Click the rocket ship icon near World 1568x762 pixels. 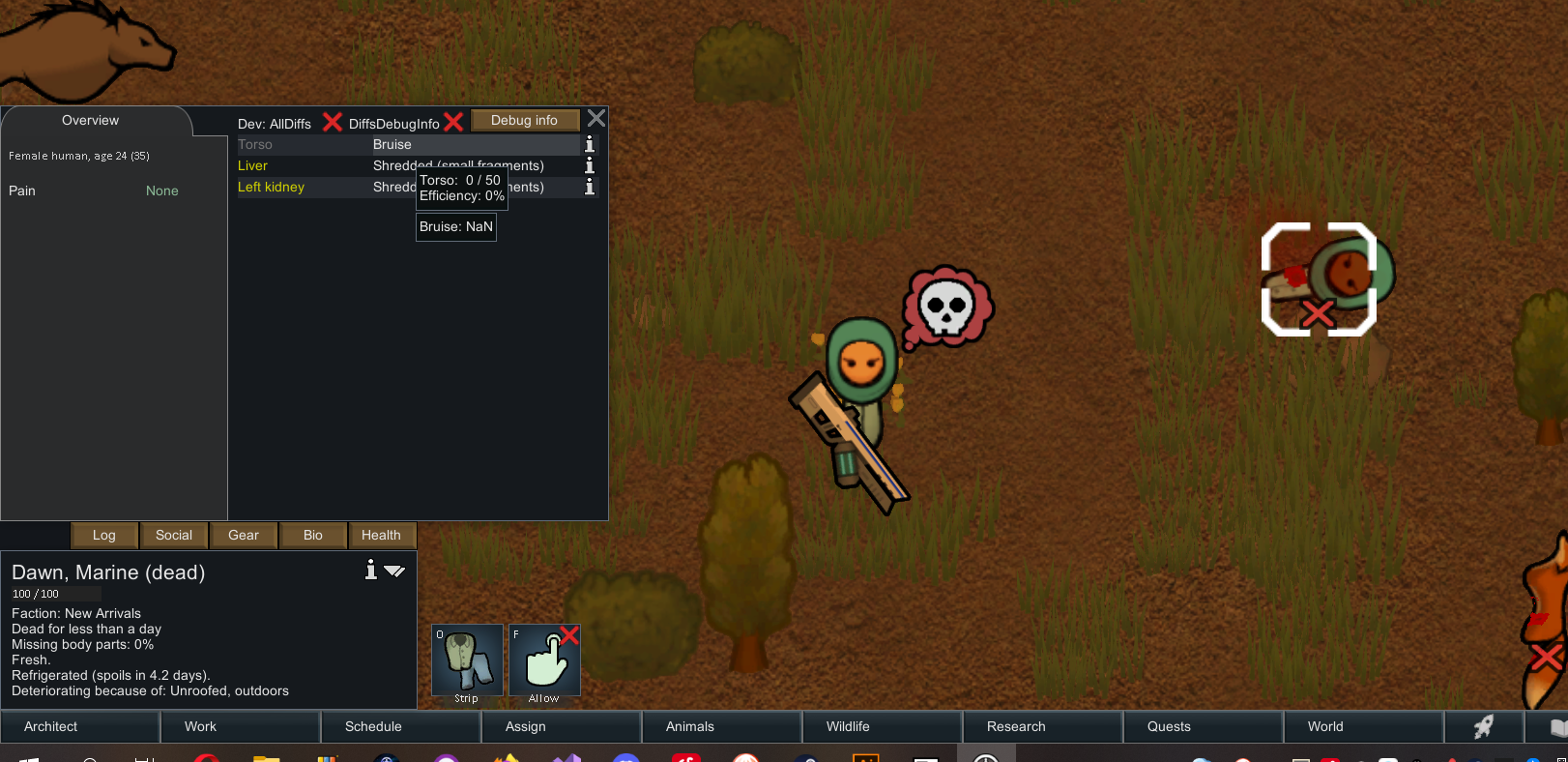(1484, 726)
